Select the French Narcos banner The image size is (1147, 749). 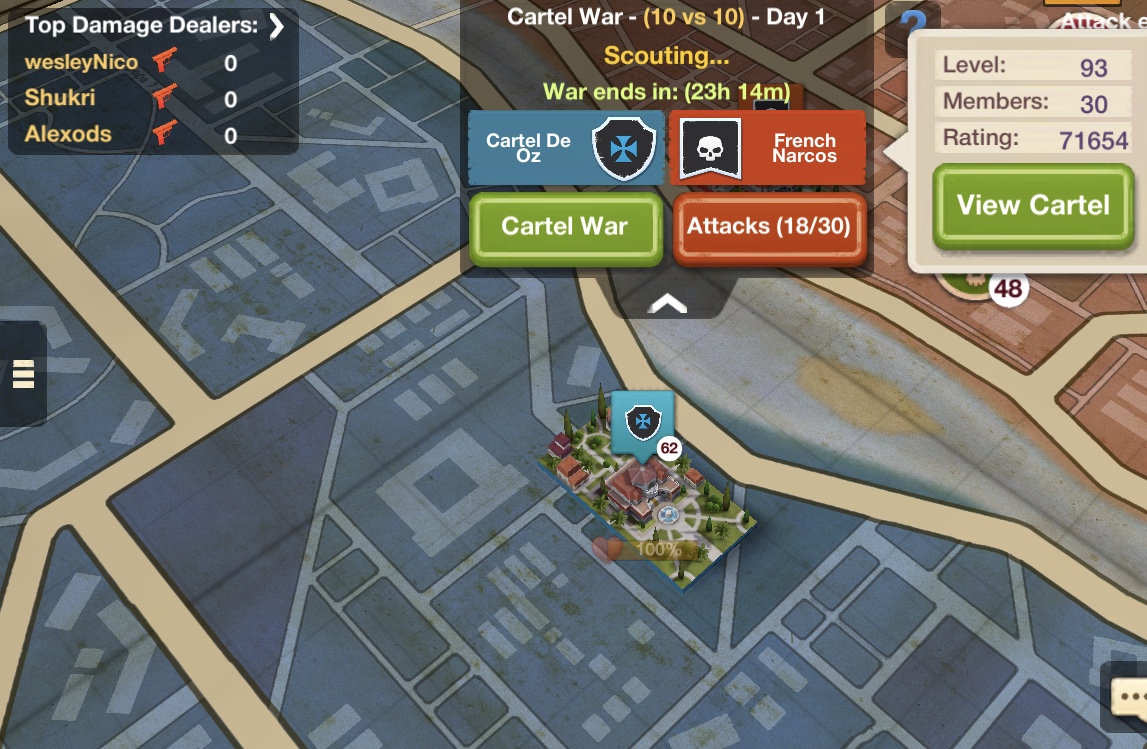(x=767, y=148)
